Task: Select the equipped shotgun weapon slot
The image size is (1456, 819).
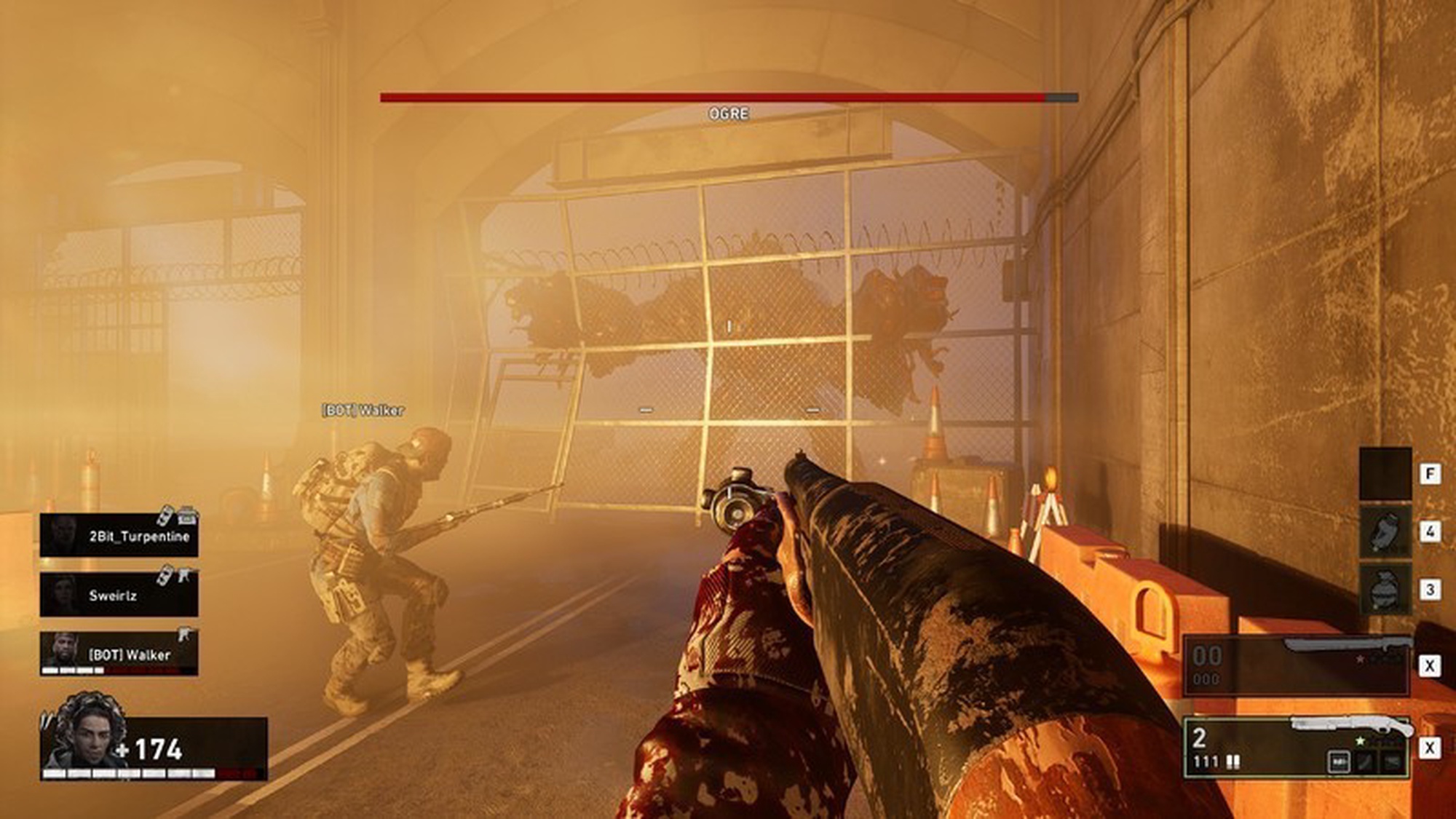Action: pyautogui.click(x=1296, y=748)
